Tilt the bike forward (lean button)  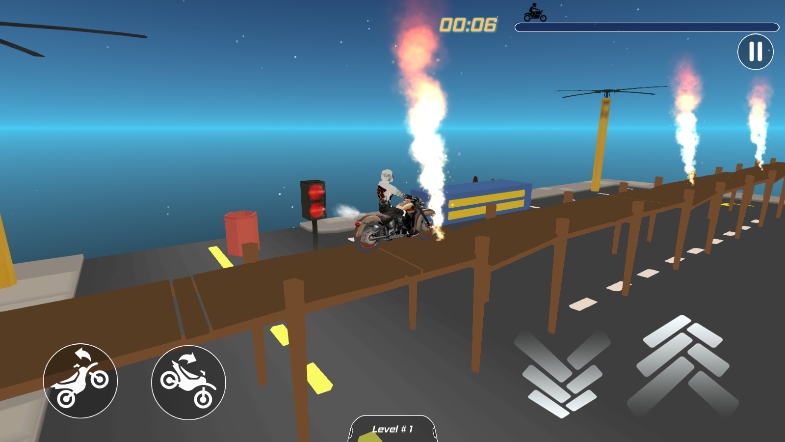tap(188, 381)
